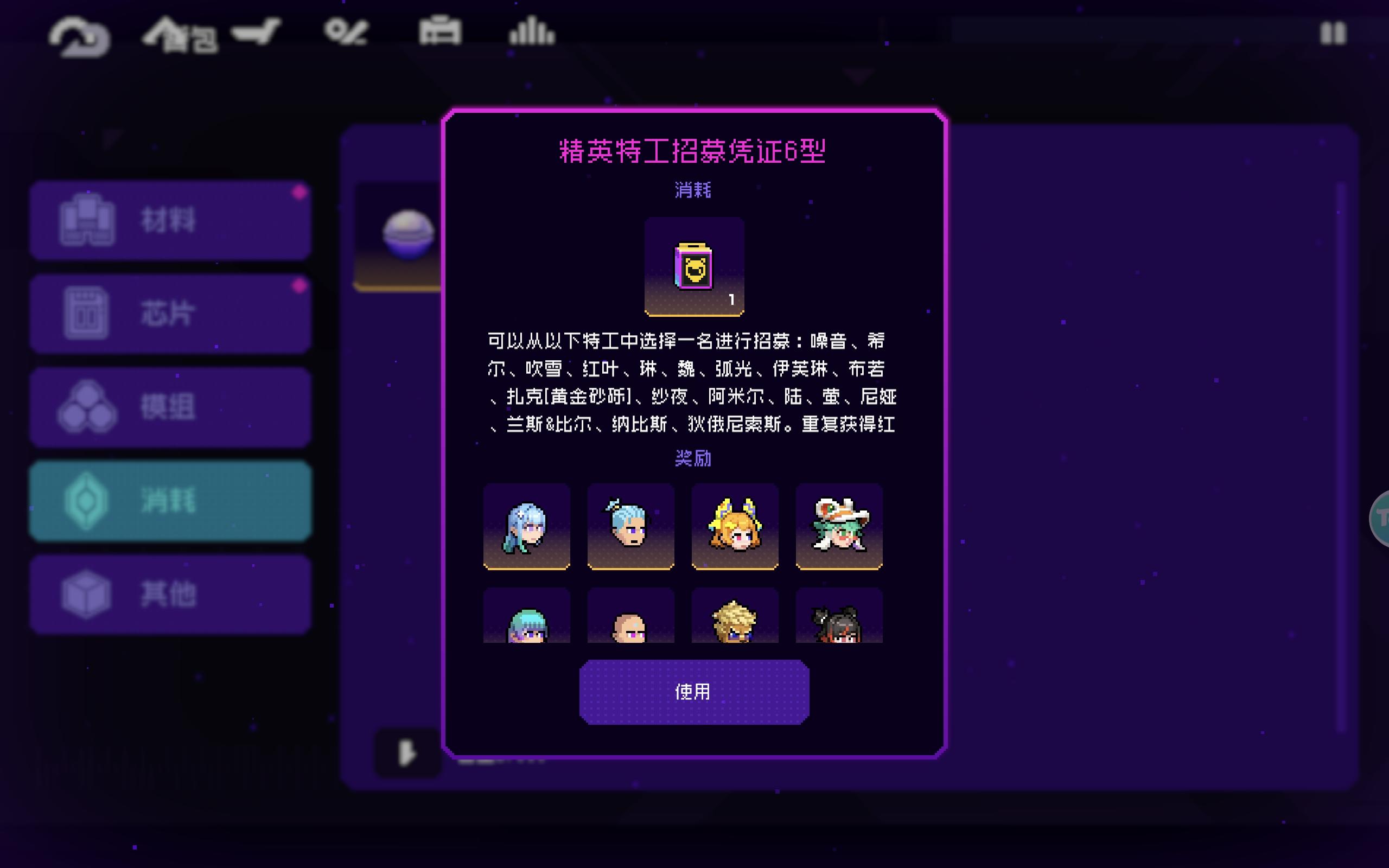Switch to the 芯片 category

170,313
